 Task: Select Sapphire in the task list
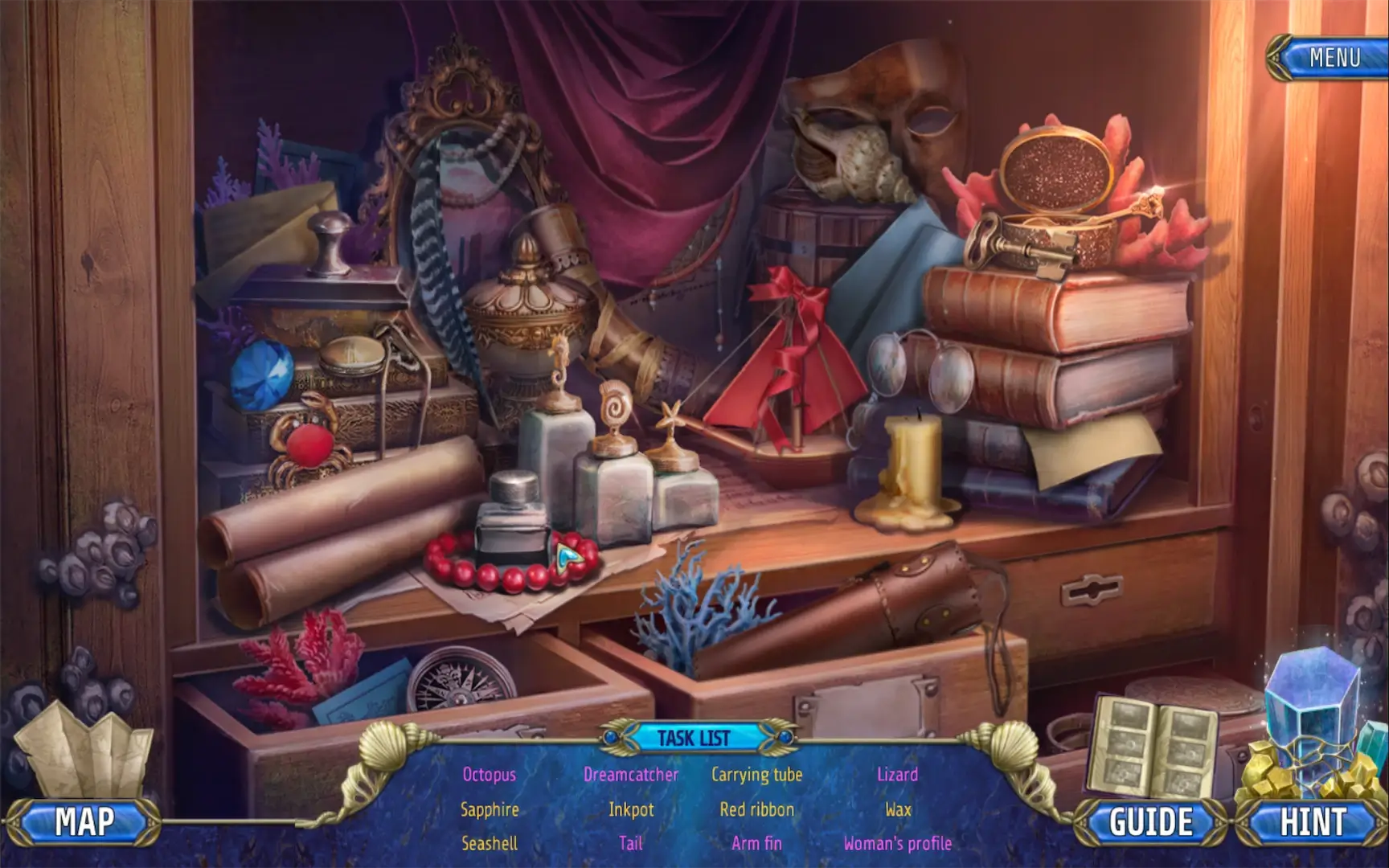pyautogui.click(x=489, y=809)
